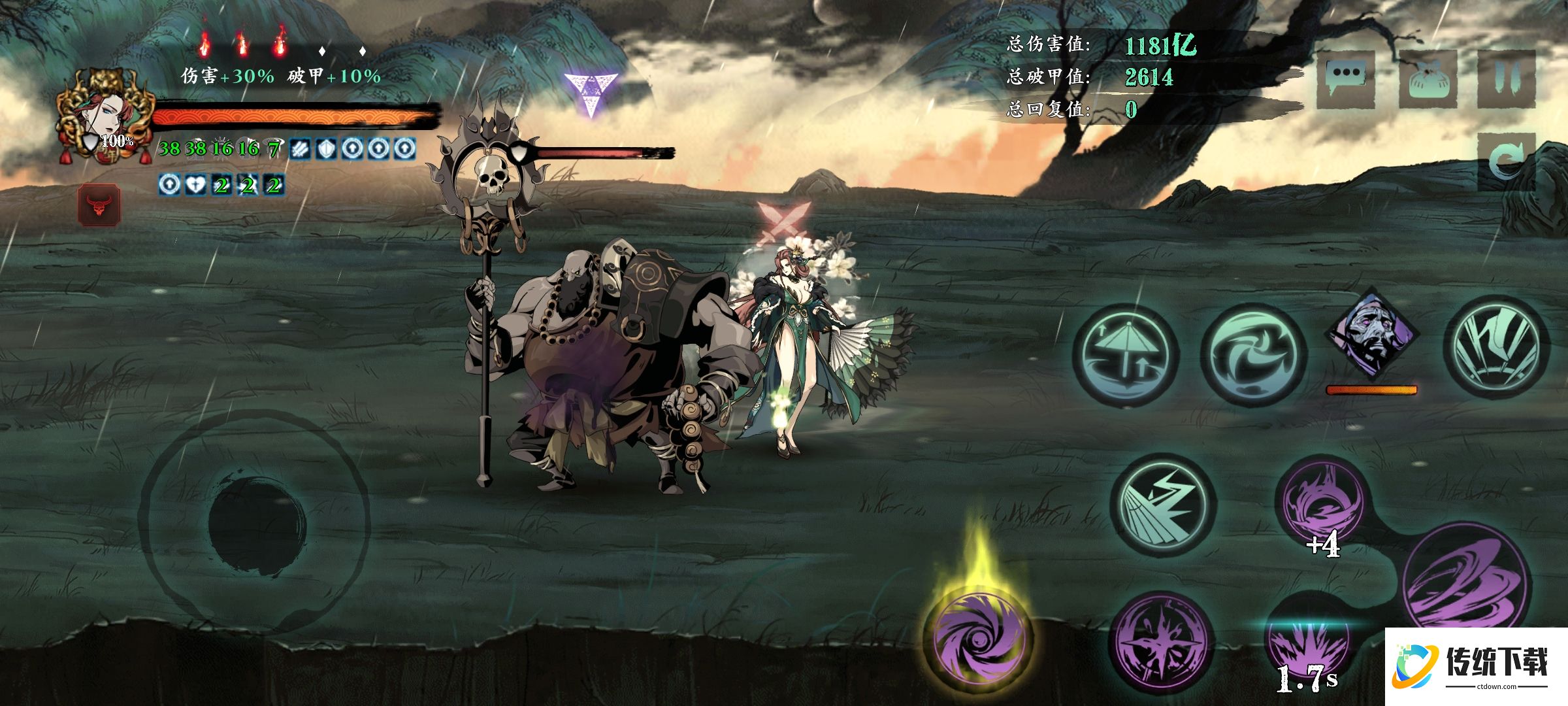Activate the purple starburst skill

click(x=1161, y=644)
